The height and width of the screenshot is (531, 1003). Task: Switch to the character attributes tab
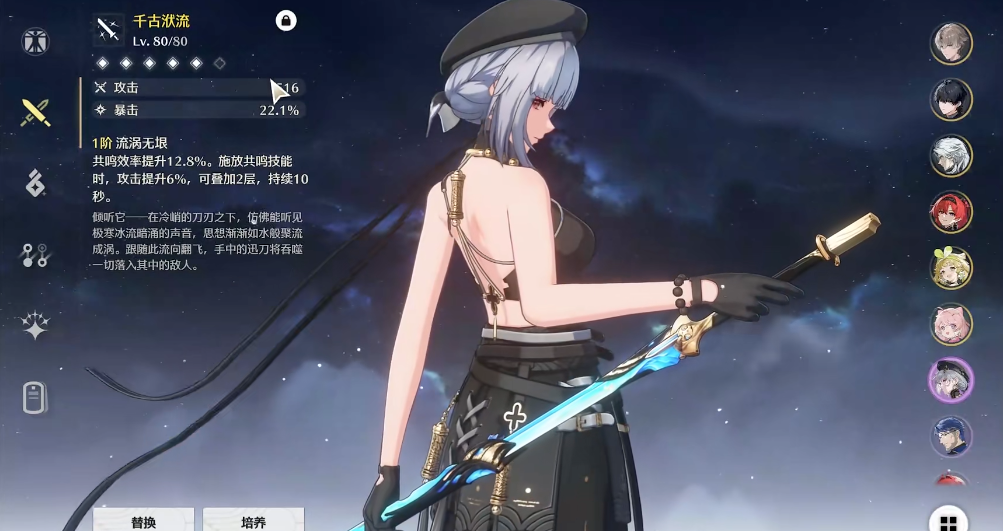[36, 42]
